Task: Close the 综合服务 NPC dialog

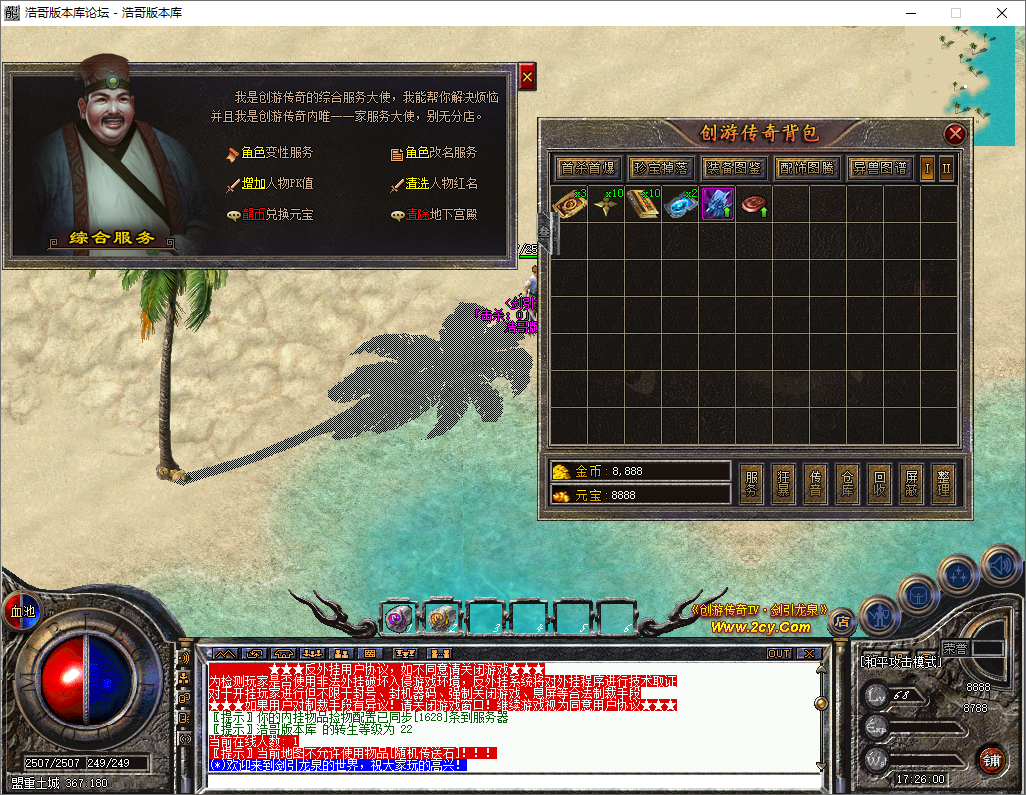Action: [x=527, y=76]
